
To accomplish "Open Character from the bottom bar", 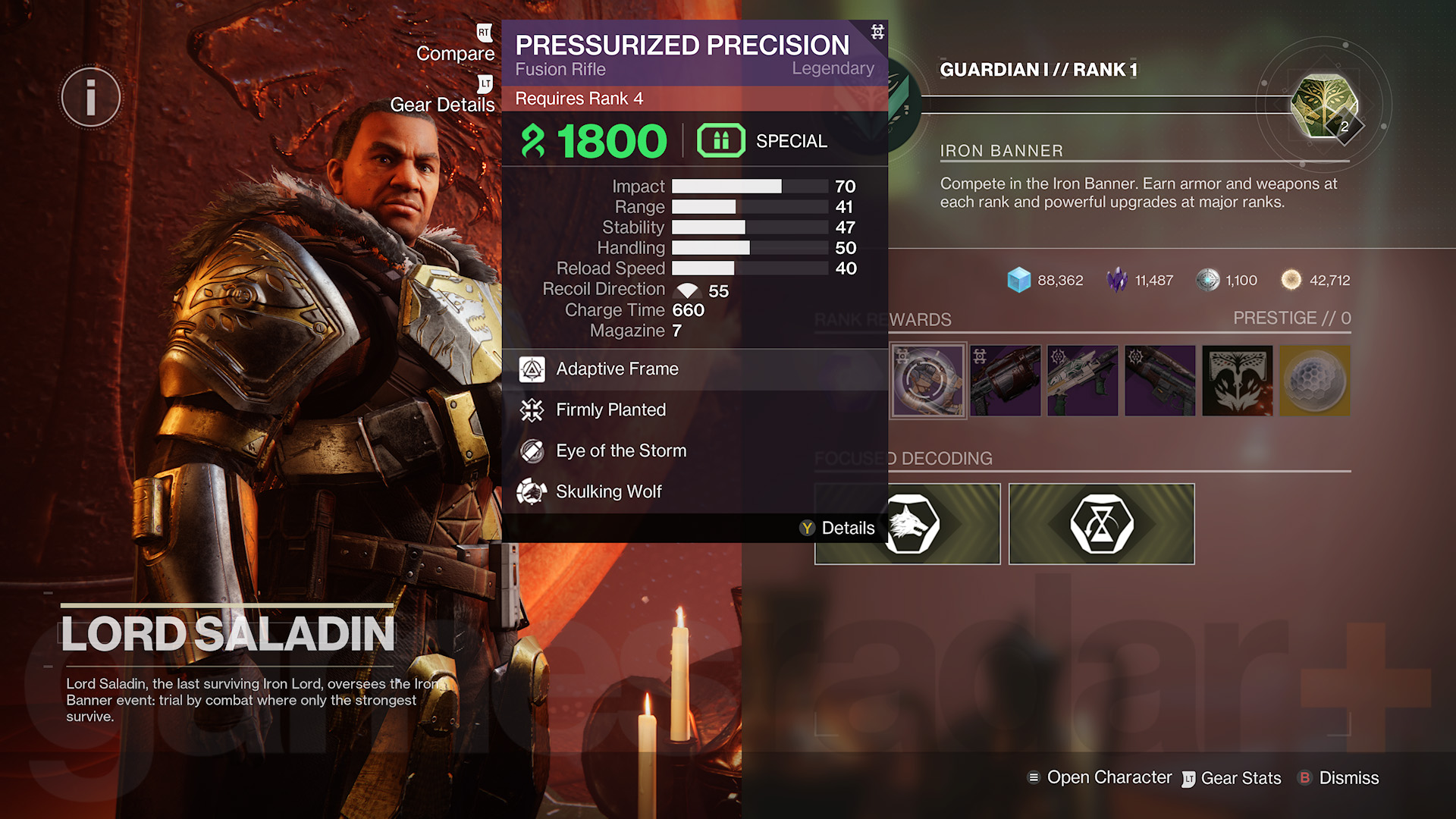I will tap(1109, 777).
